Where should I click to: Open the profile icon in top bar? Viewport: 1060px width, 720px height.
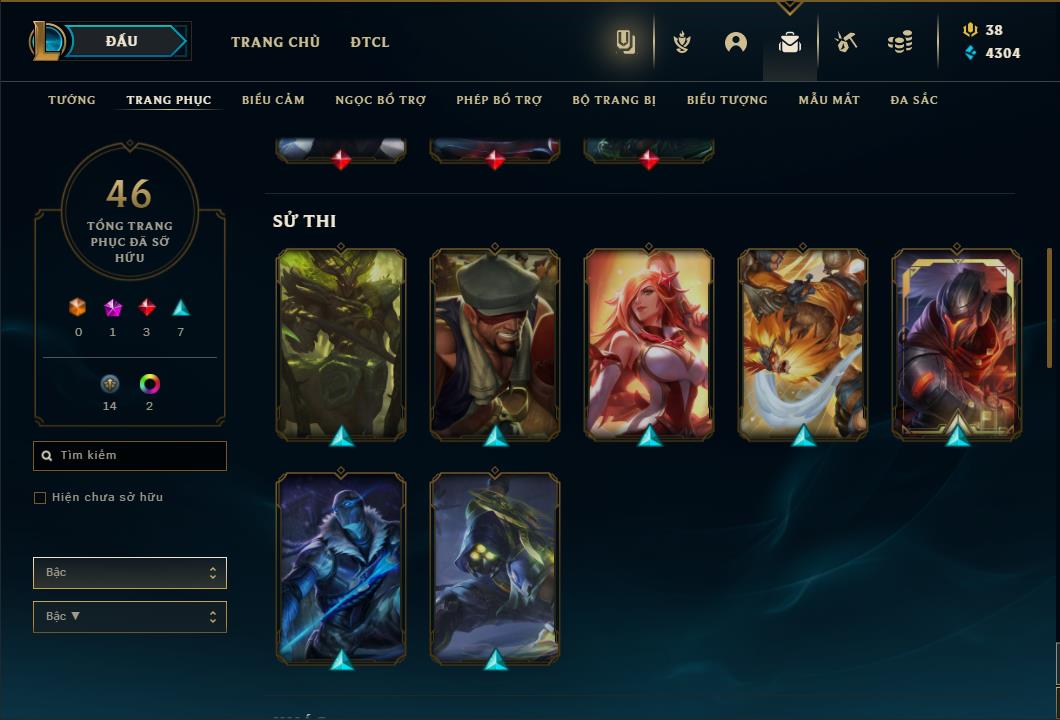(x=736, y=42)
